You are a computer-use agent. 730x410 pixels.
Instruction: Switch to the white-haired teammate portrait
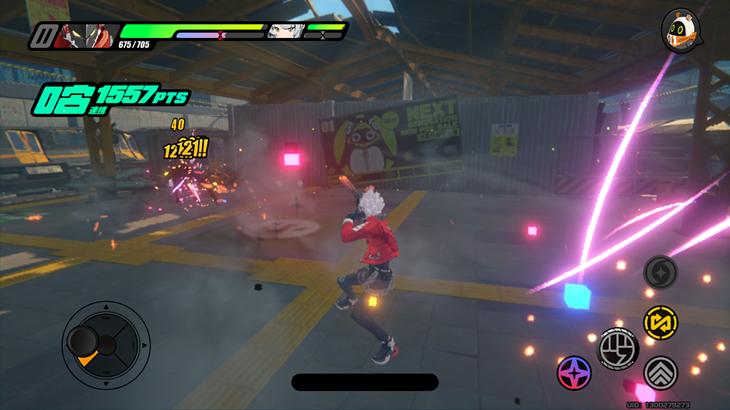(x=284, y=31)
